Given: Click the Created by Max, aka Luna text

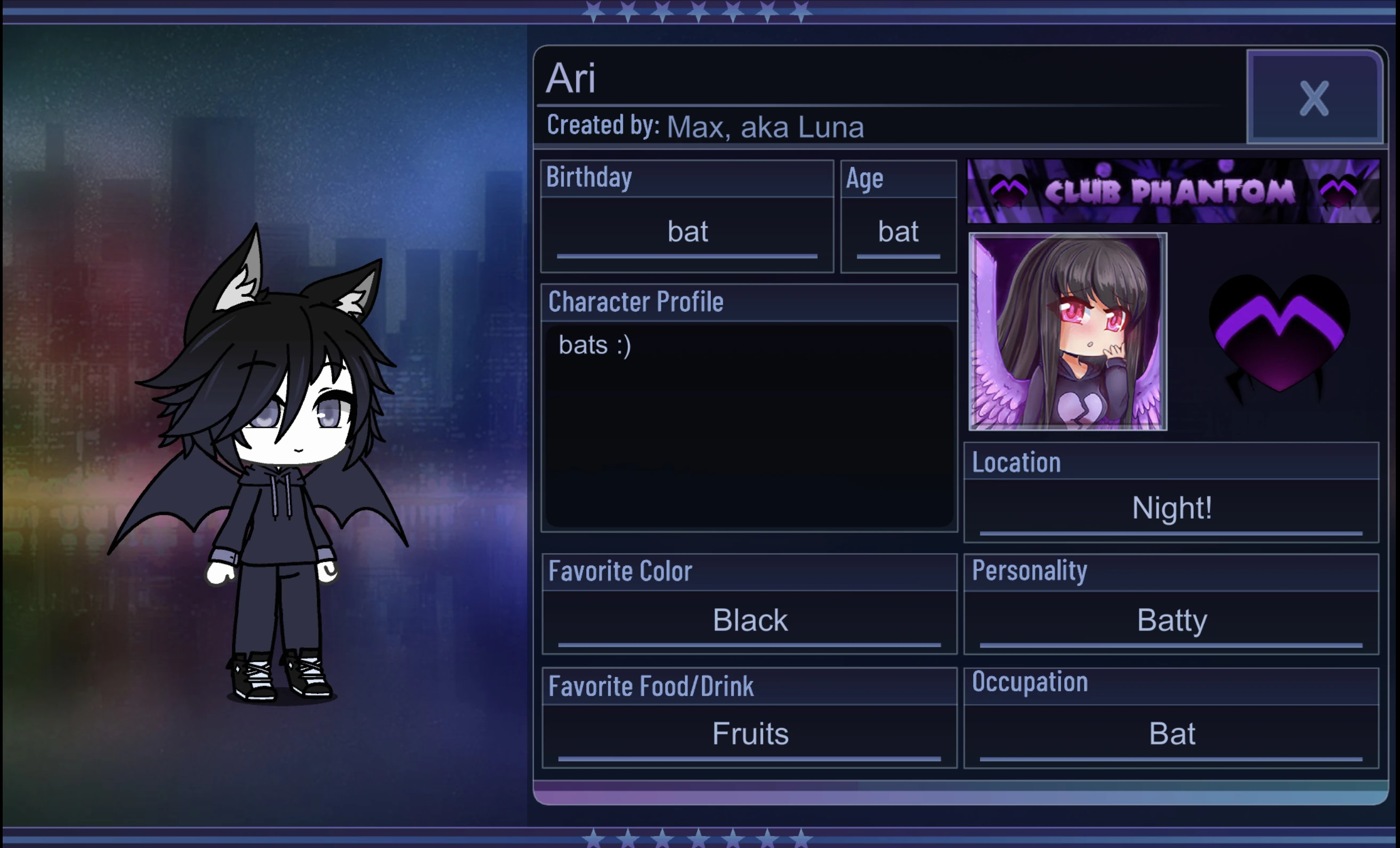Looking at the screenshot, I should (x=705, y=126).
